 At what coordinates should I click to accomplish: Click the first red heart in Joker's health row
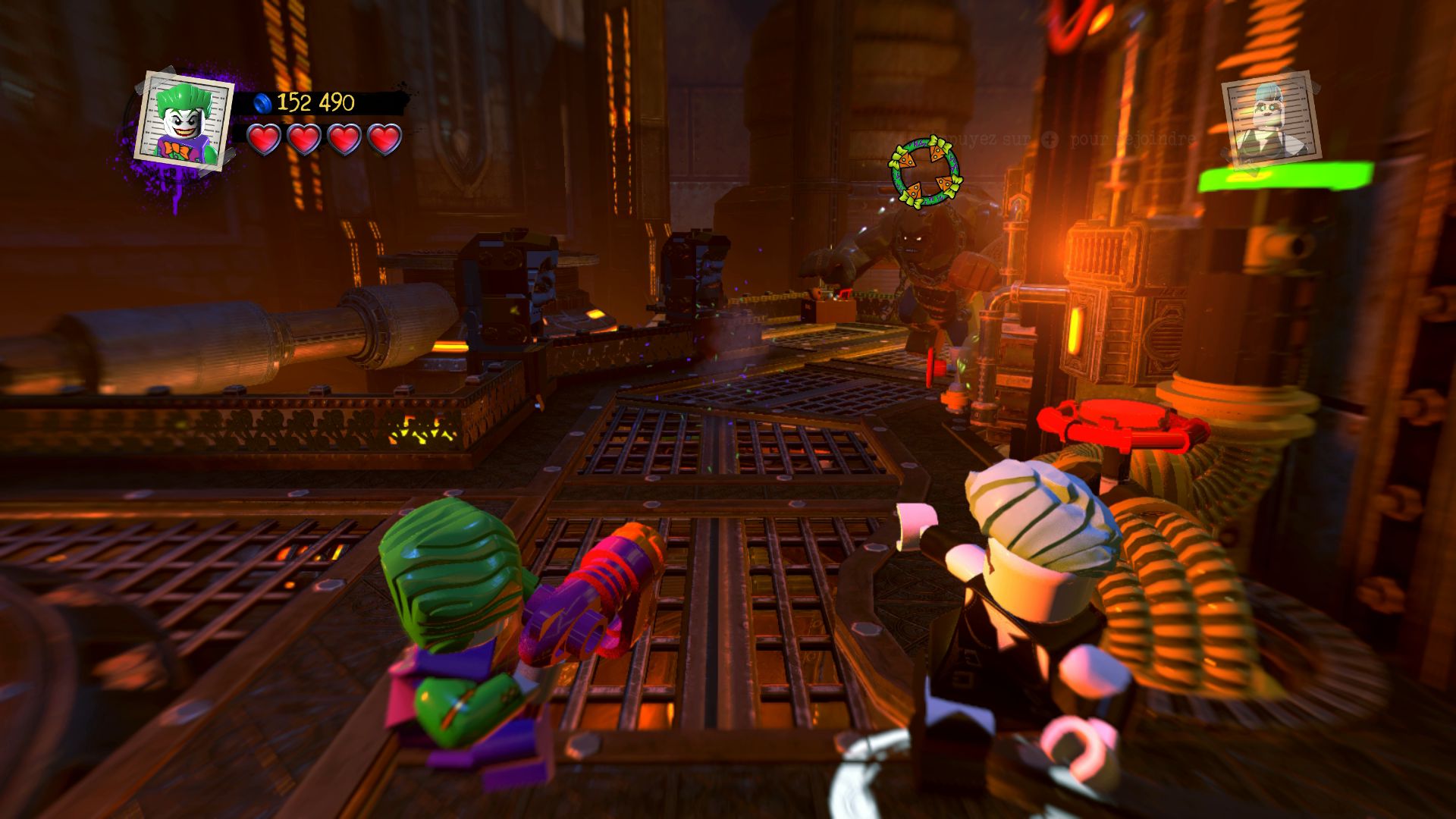pyautogui.click(x=265, y=141)
